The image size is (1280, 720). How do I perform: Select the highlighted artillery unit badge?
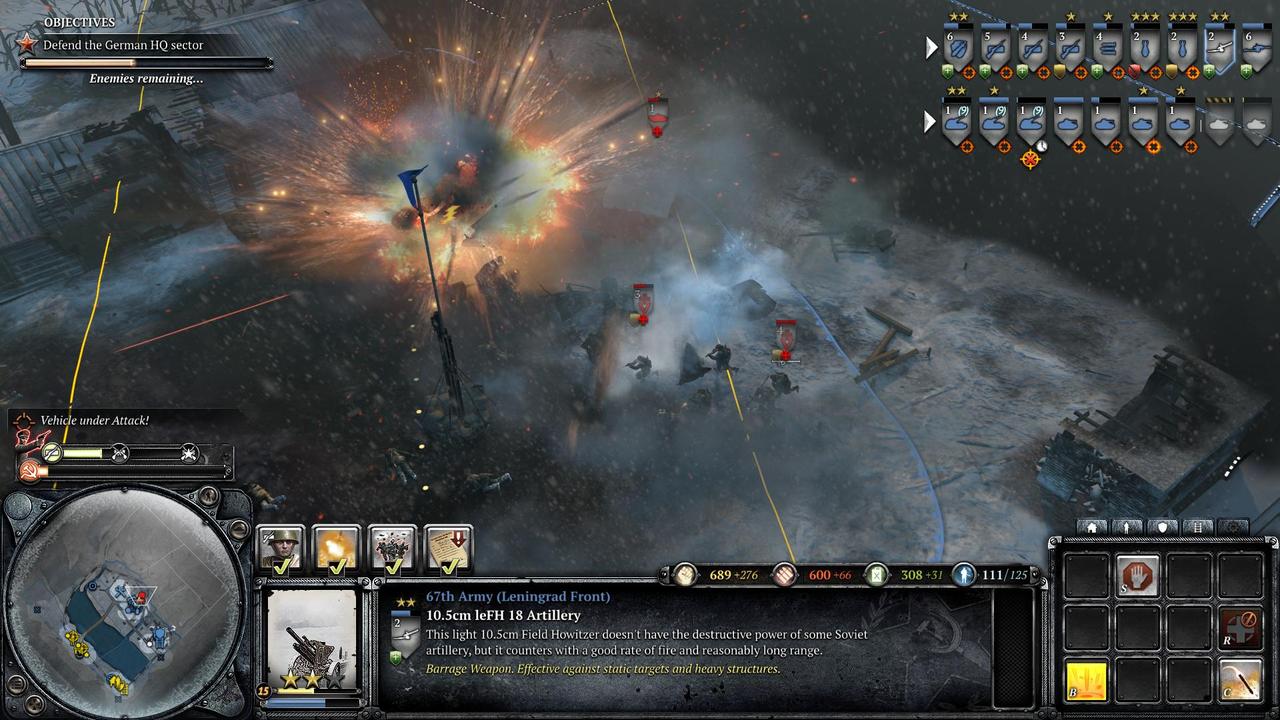[1218, 48]
